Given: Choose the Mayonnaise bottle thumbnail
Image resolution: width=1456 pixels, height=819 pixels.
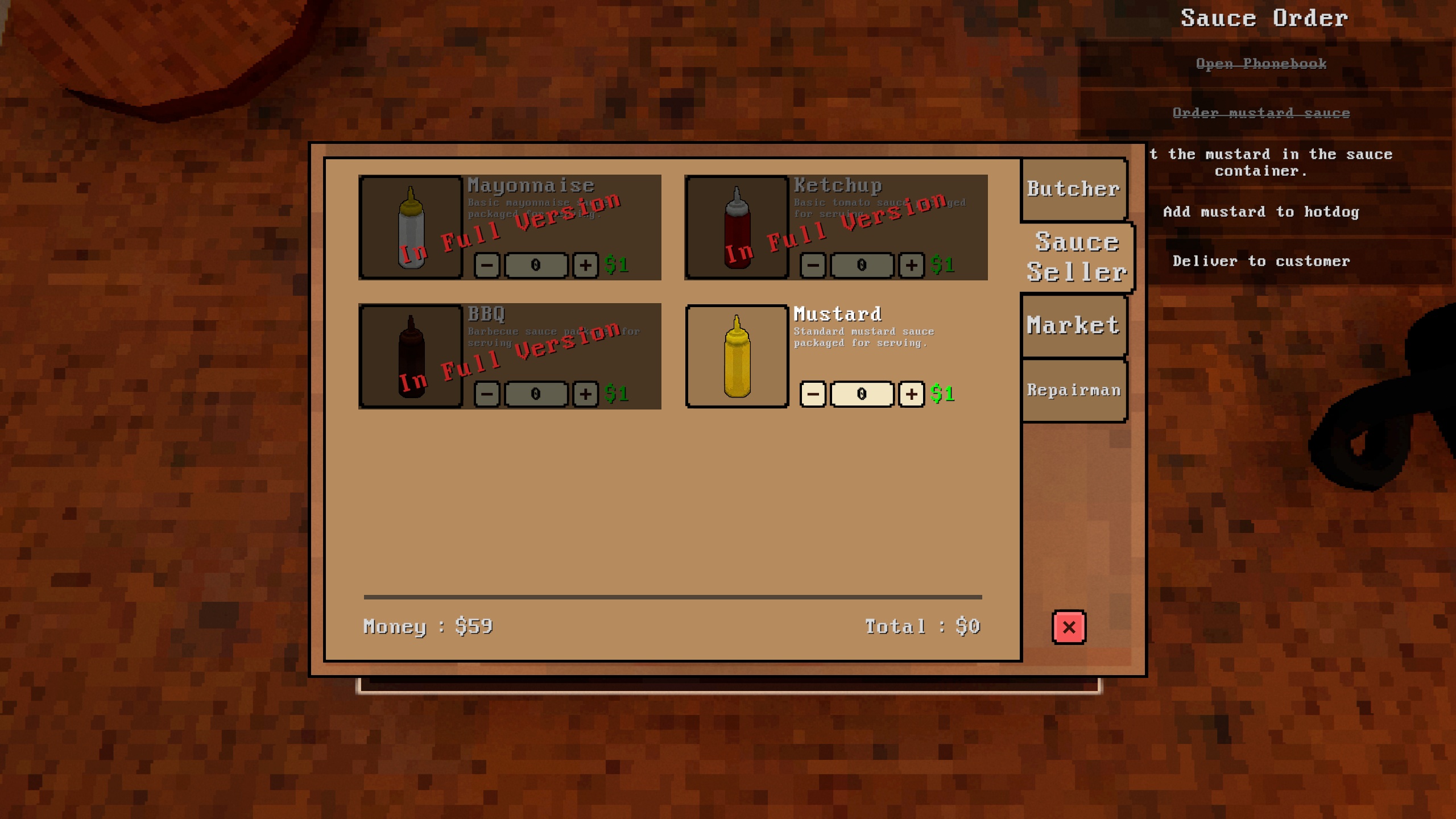Looking at the screenshot, I should click(x=411, y=227).
